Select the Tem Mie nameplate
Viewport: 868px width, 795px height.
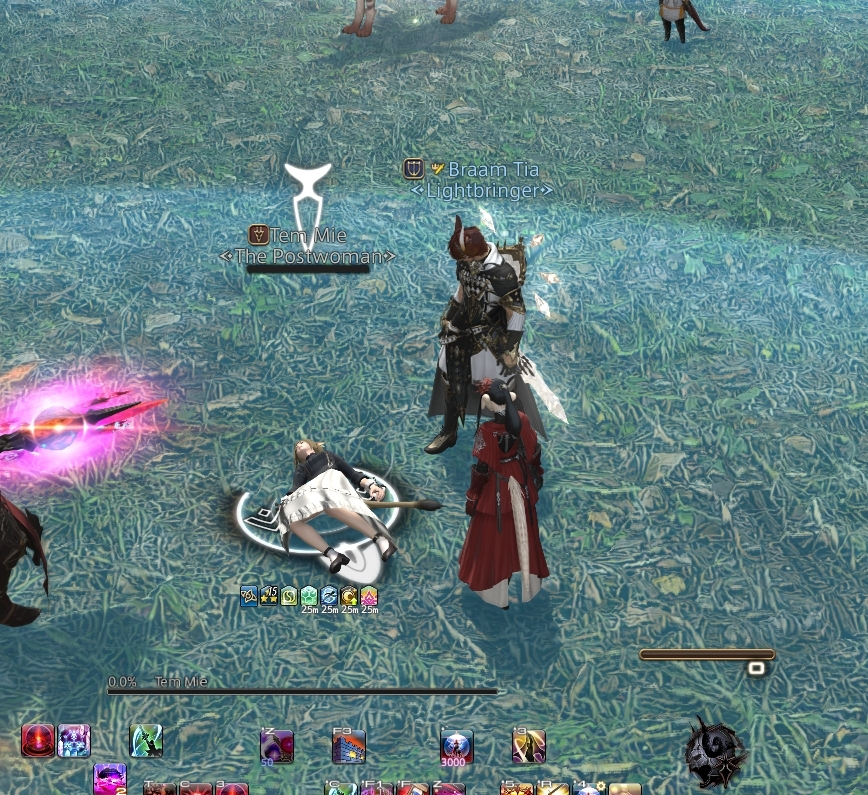307,236
